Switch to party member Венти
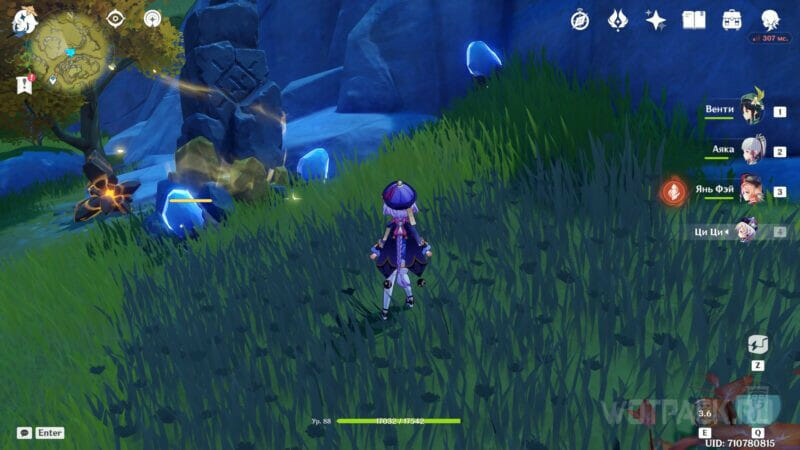Image resolution: width=800 pixels, height=450 pixels. pyautogui.click(x=750, y=109)
